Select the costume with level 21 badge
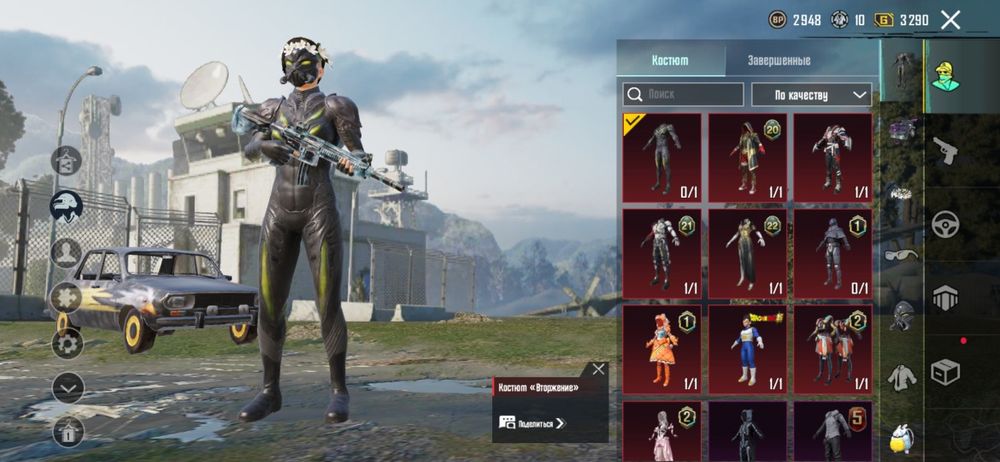Image resolution: width=1000 pixels, height=462 pixels. tap(661, 253)
